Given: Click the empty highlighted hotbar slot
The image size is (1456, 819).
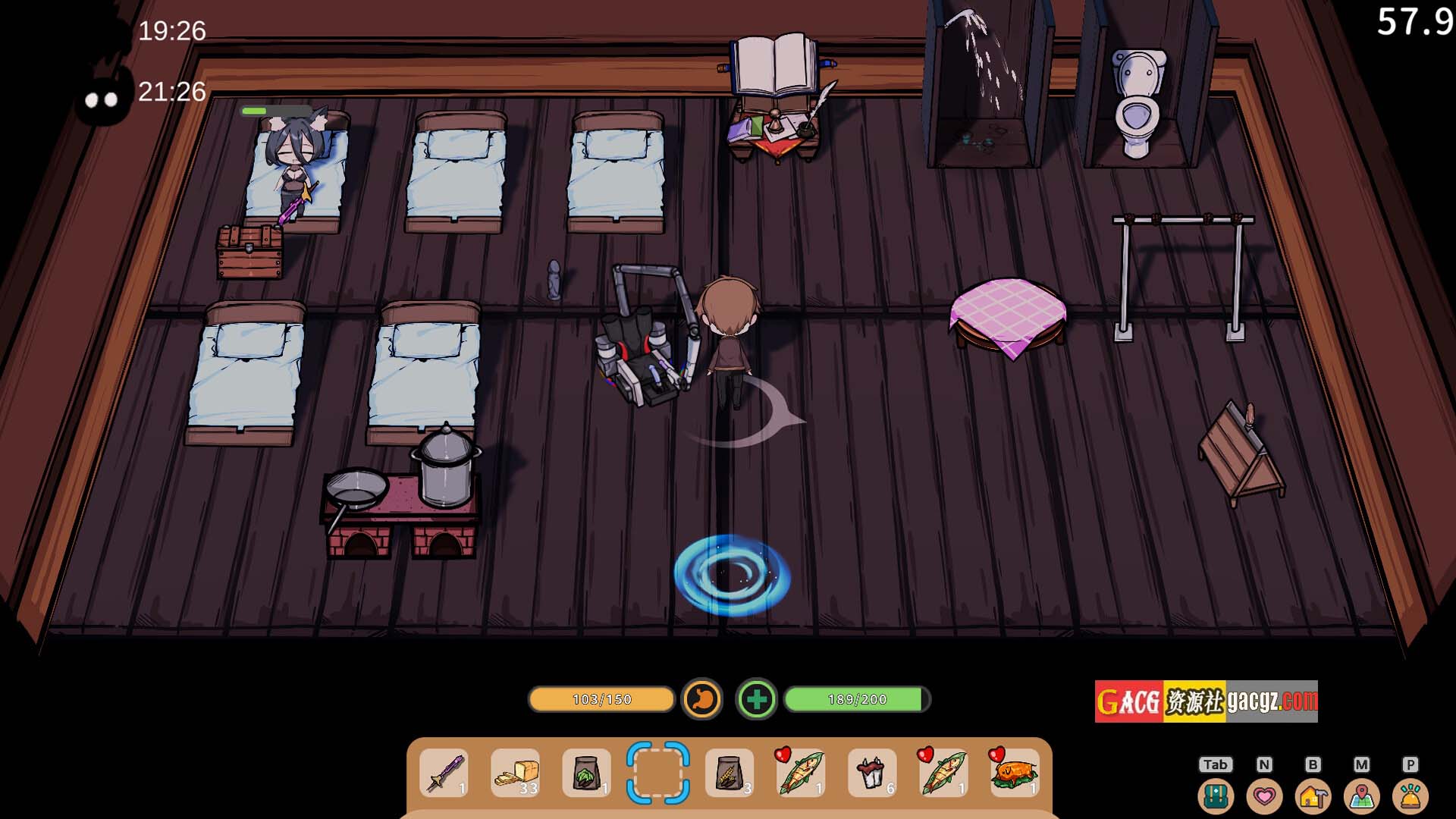Looking at the screenshot, I should pos(657,773).
